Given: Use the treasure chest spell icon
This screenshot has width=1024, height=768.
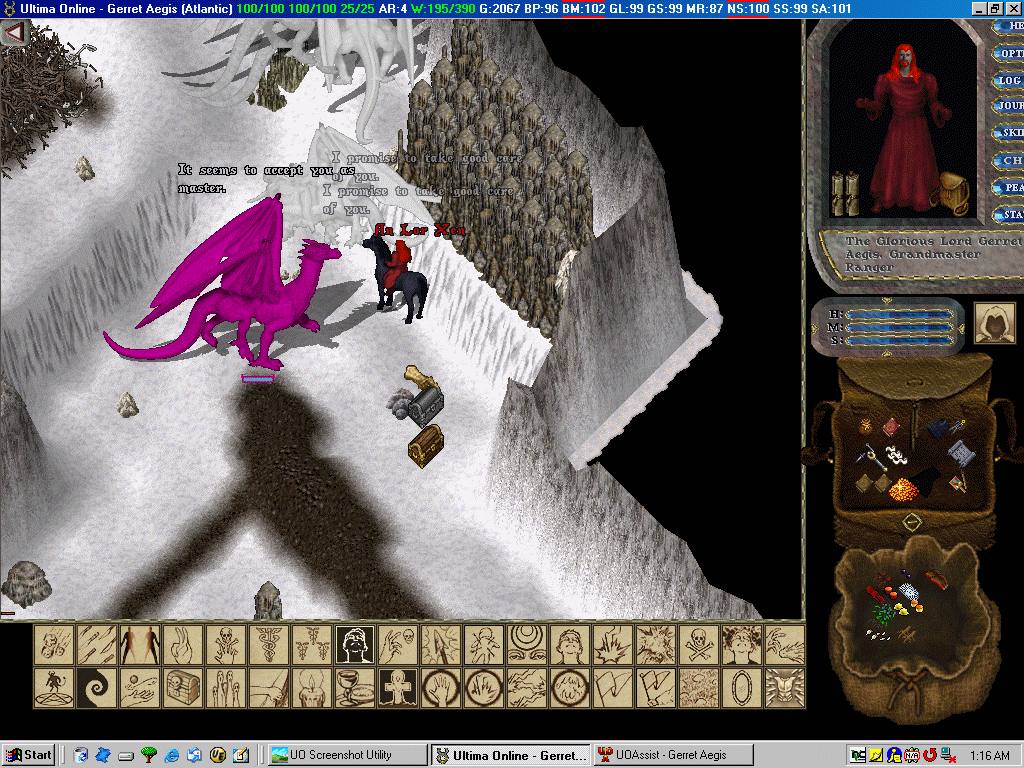Looking at the screenshot, I should click(182, 687).
